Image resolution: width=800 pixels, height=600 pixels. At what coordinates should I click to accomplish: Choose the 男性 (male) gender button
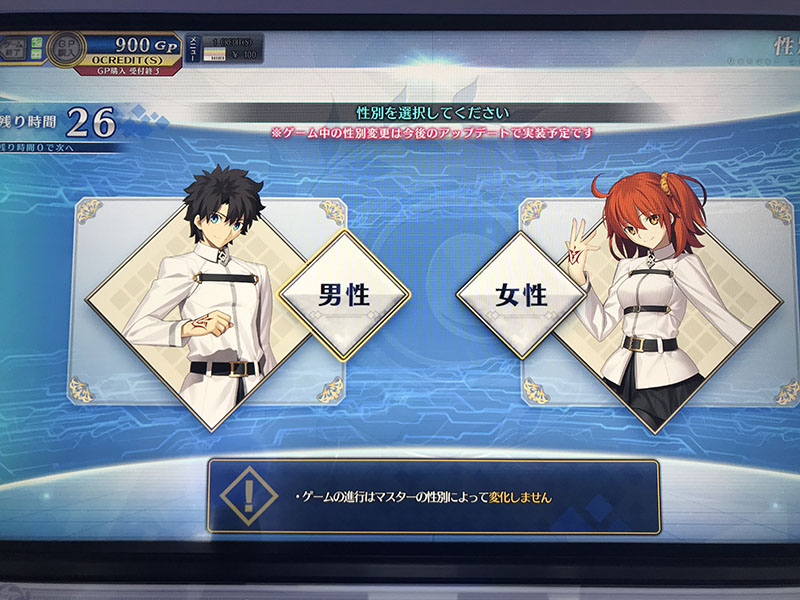(343, 295)
